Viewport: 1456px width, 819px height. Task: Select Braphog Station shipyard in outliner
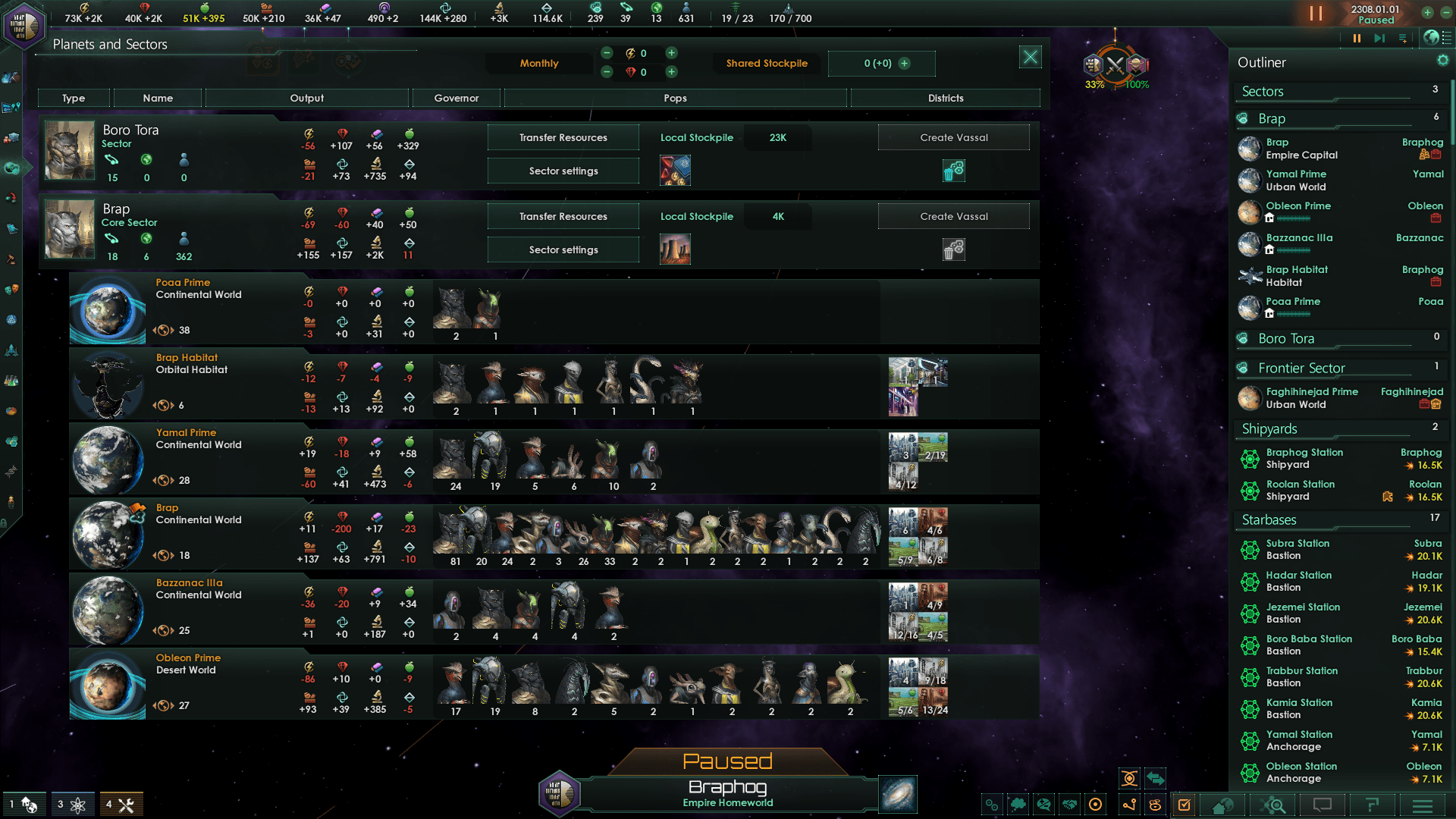[1304, 458]
